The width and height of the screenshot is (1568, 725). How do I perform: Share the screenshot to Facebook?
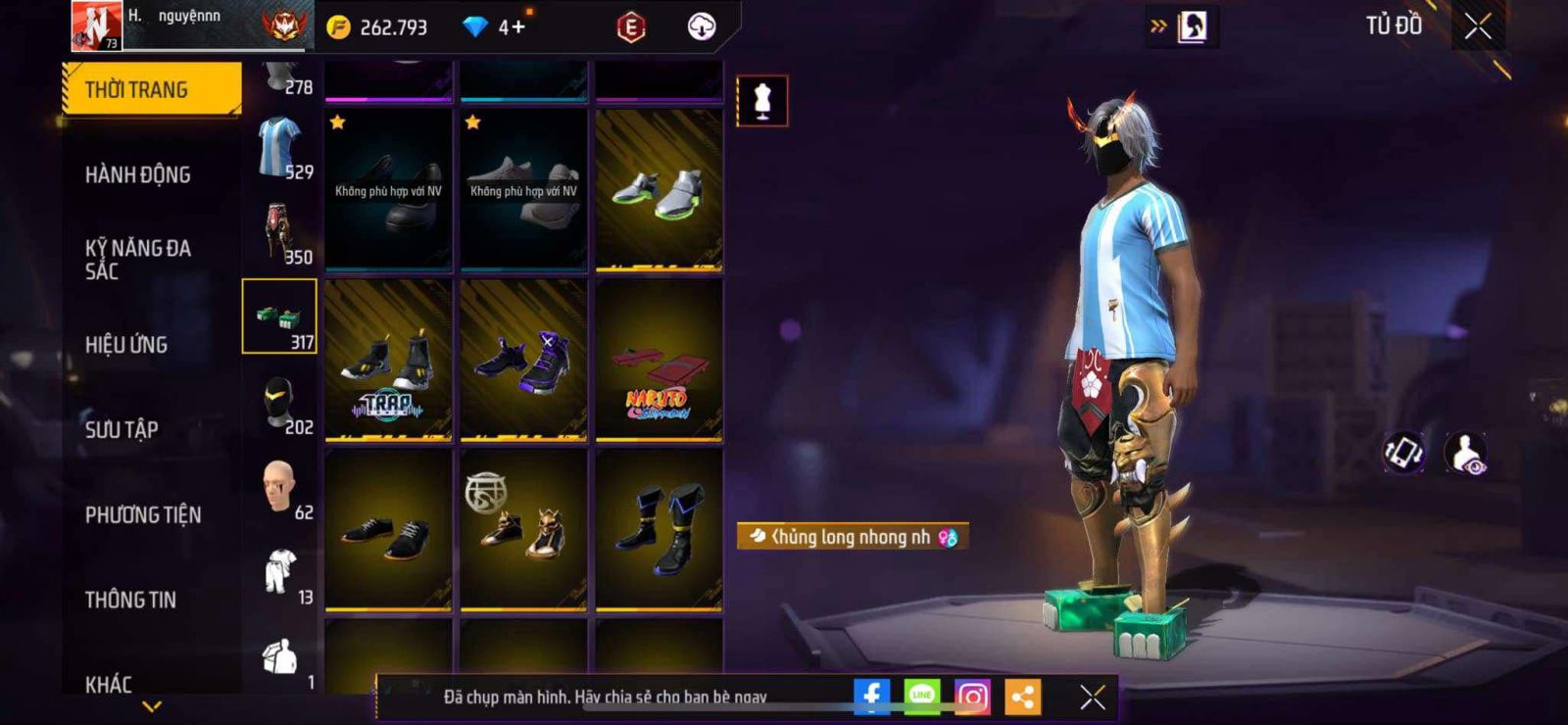click(871, 697)
